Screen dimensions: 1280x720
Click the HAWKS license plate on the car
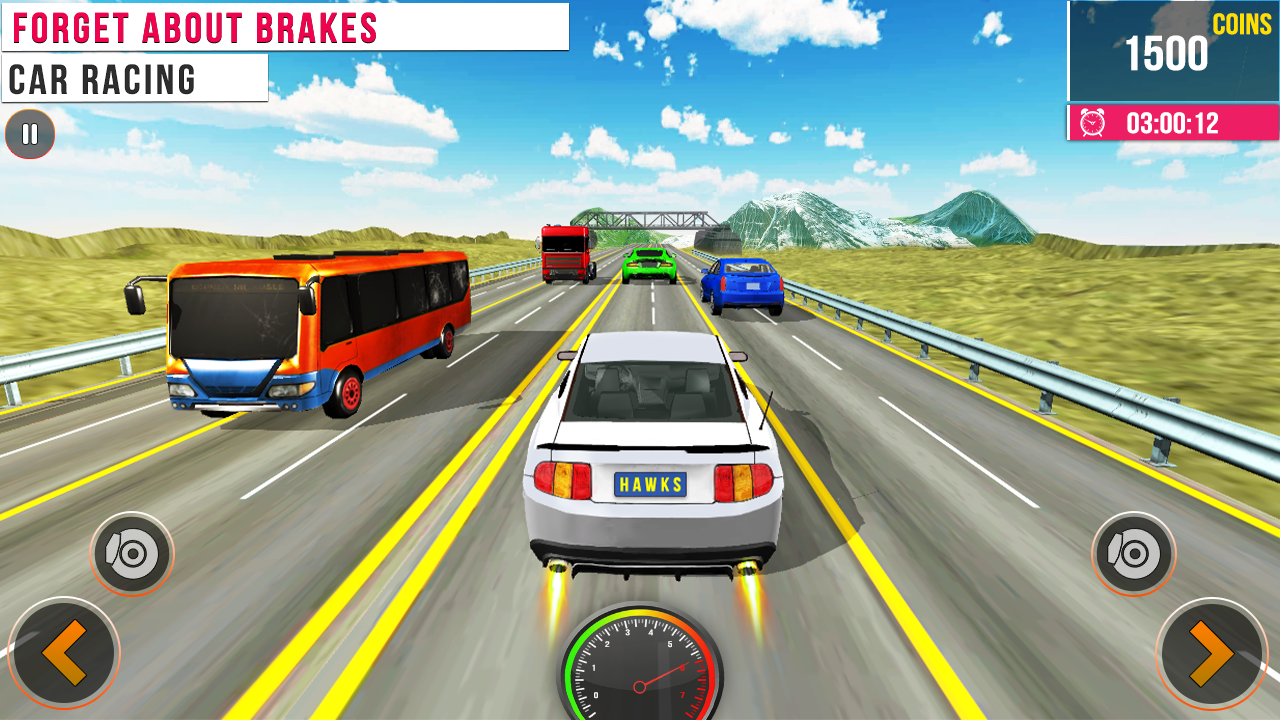tap(650, 486)
